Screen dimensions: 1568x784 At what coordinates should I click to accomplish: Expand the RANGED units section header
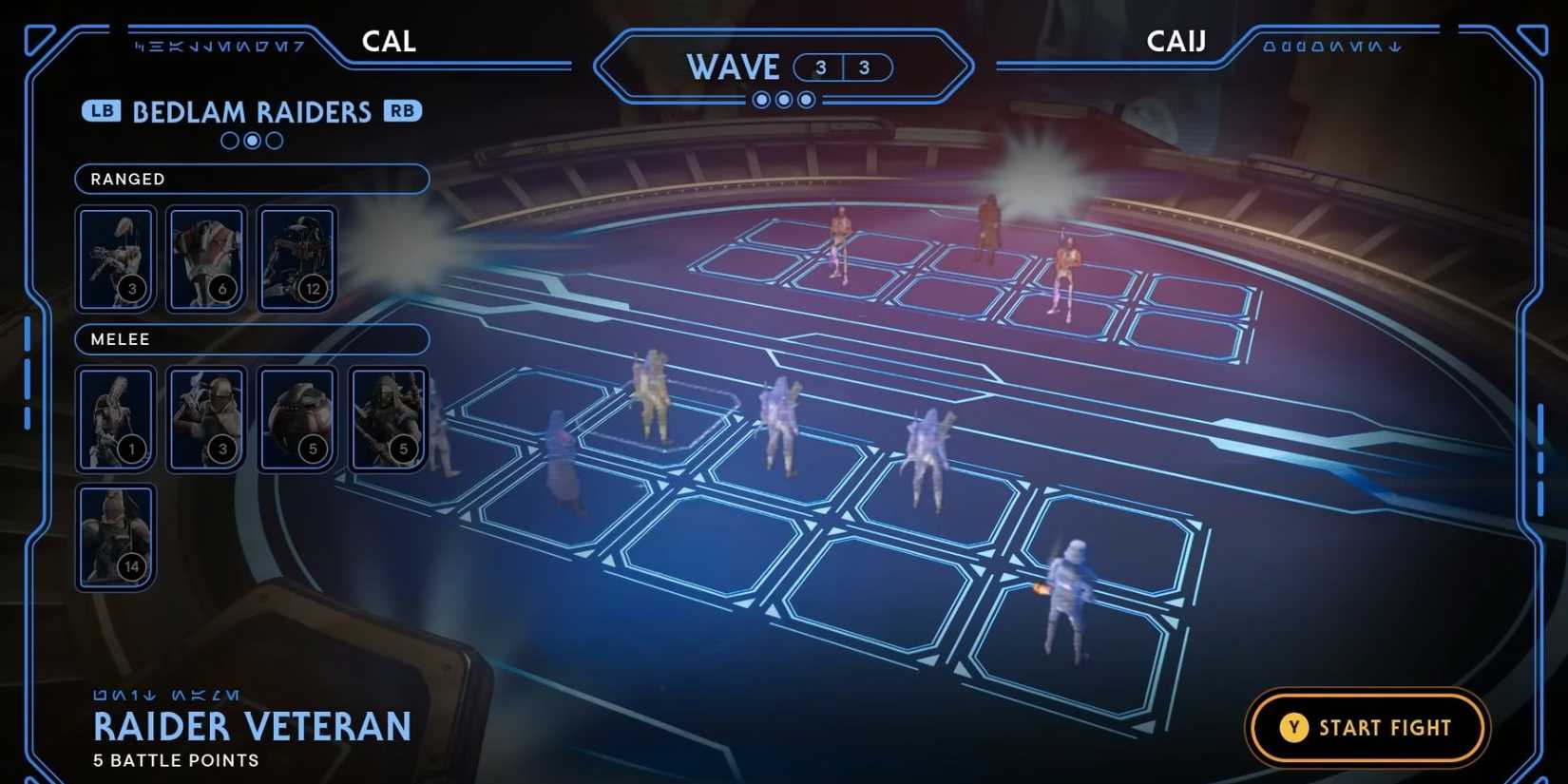pos(251,179)
